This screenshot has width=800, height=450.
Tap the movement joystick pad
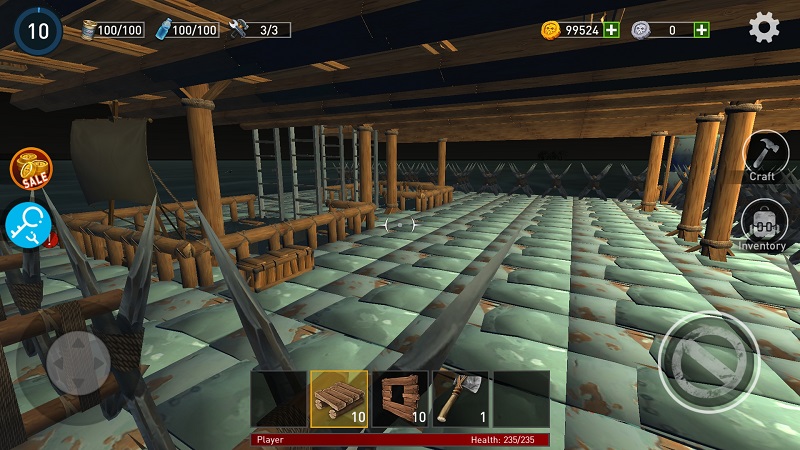79,361
